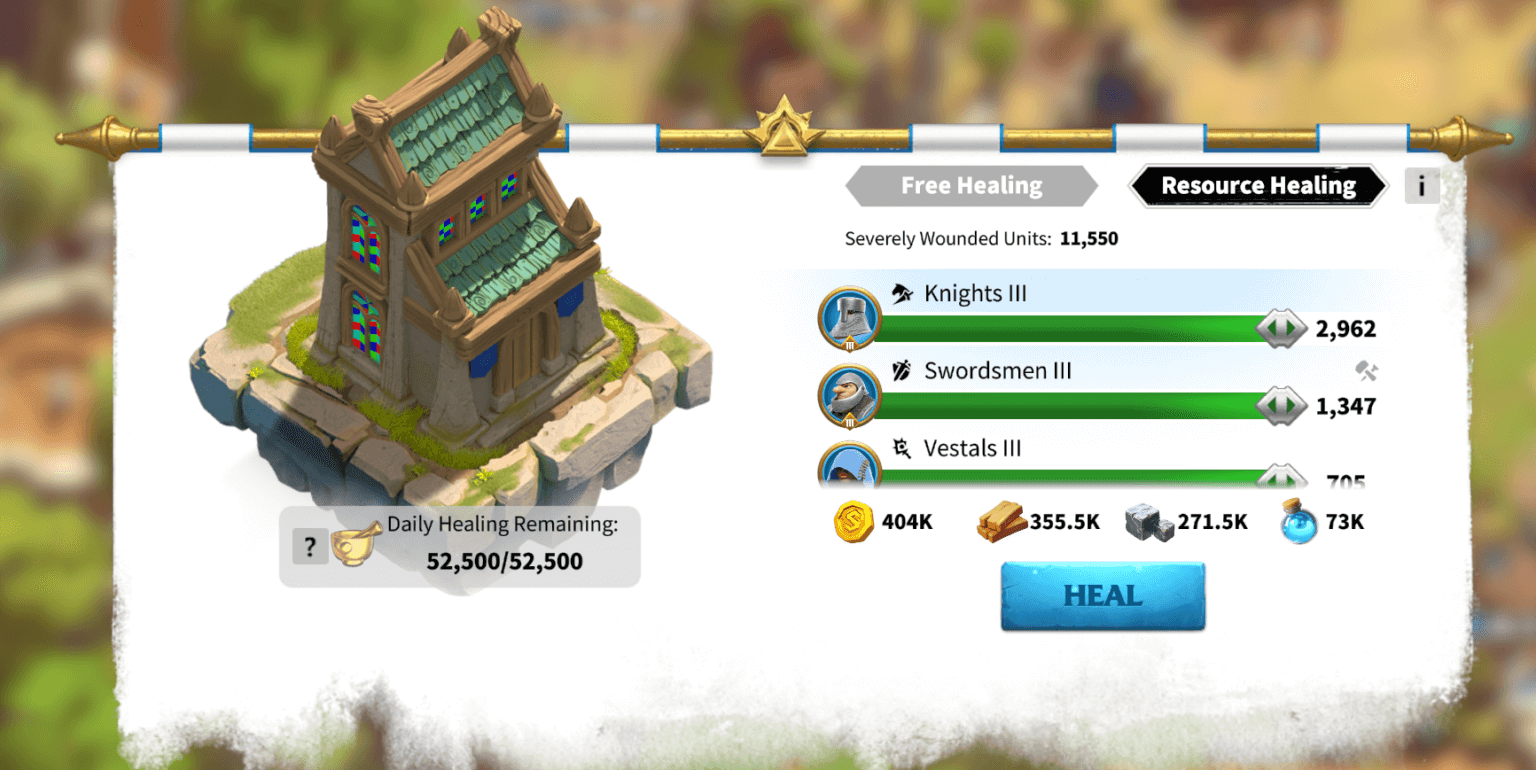
Task: Click the stone resource icon
Action: coord(1148,521)
